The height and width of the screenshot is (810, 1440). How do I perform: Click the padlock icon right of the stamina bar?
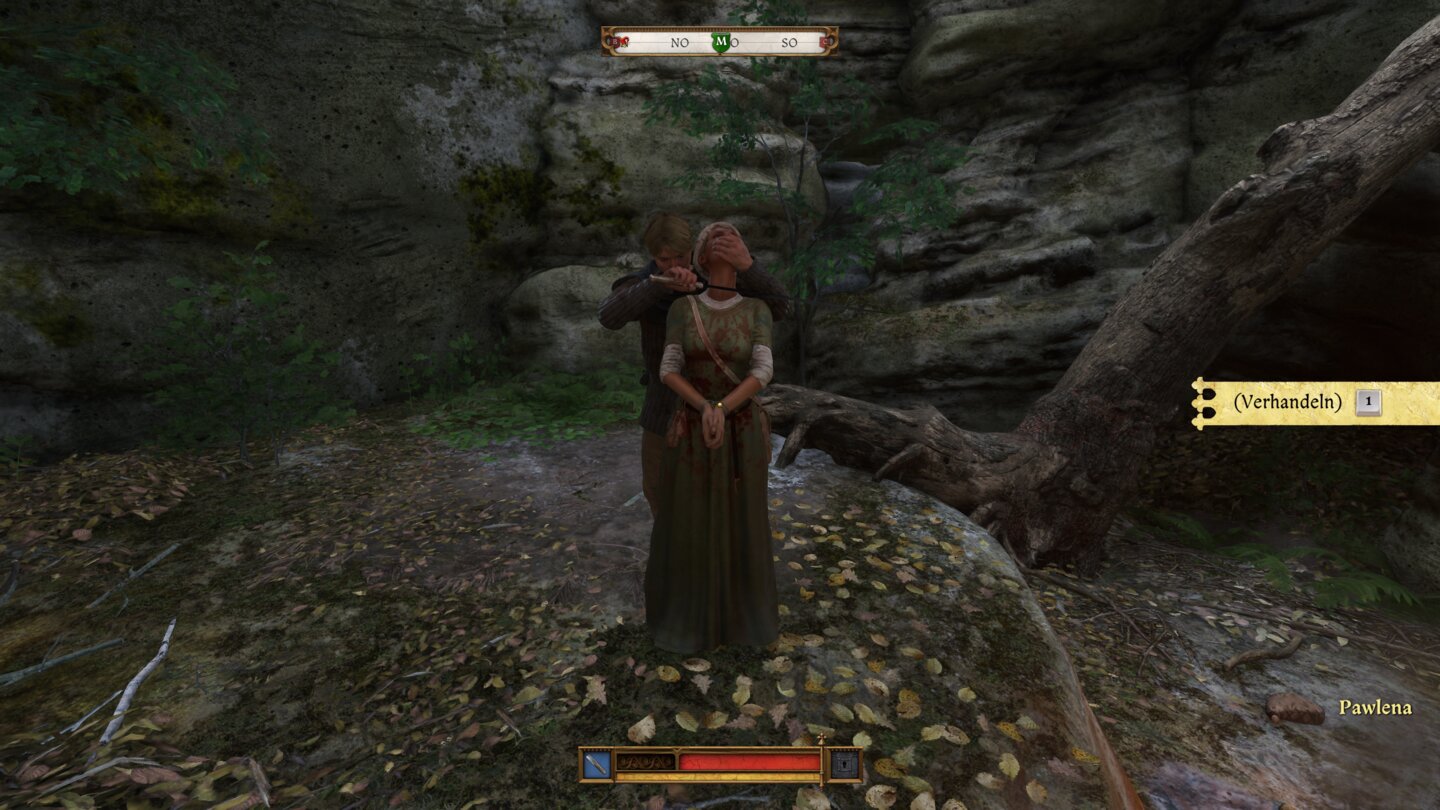coord(845,762)
